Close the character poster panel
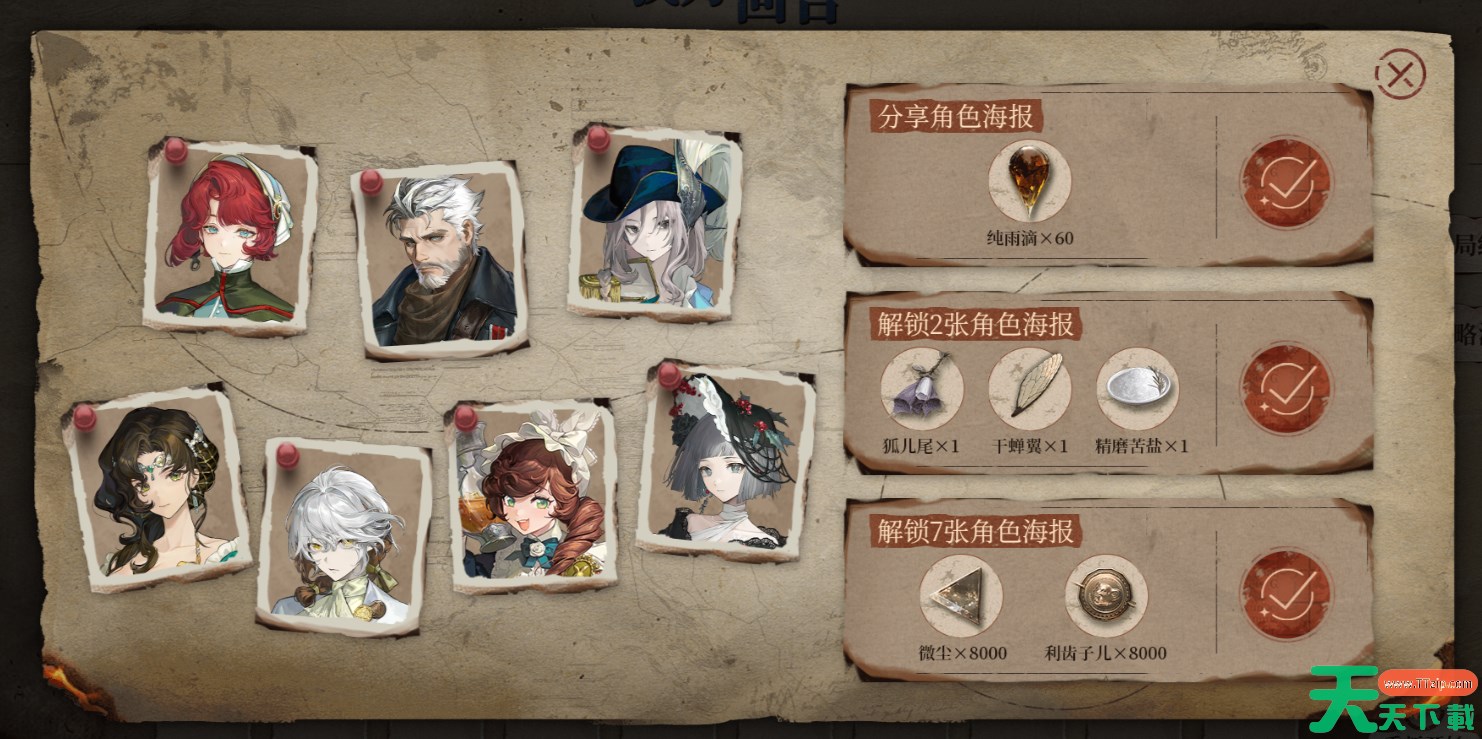The width and height of the screenshot is (1482, 739). click(x=1399, y=72)
